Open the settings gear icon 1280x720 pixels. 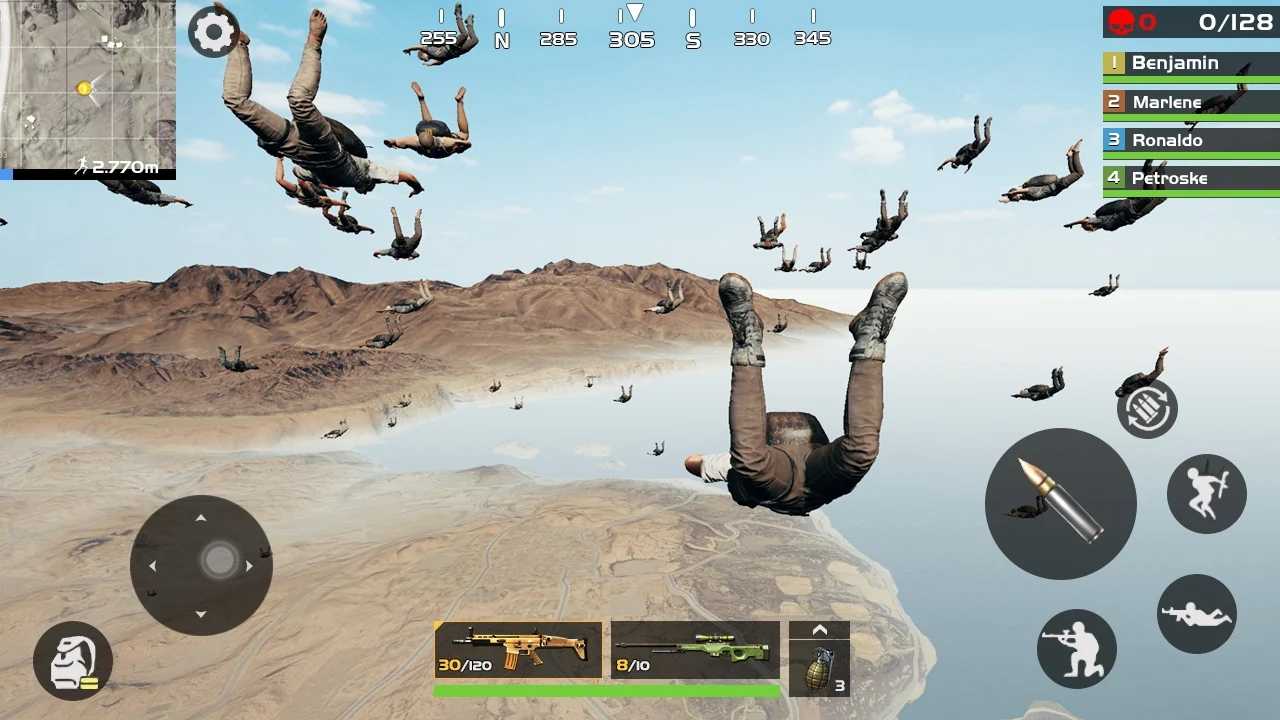coord(214,31)
